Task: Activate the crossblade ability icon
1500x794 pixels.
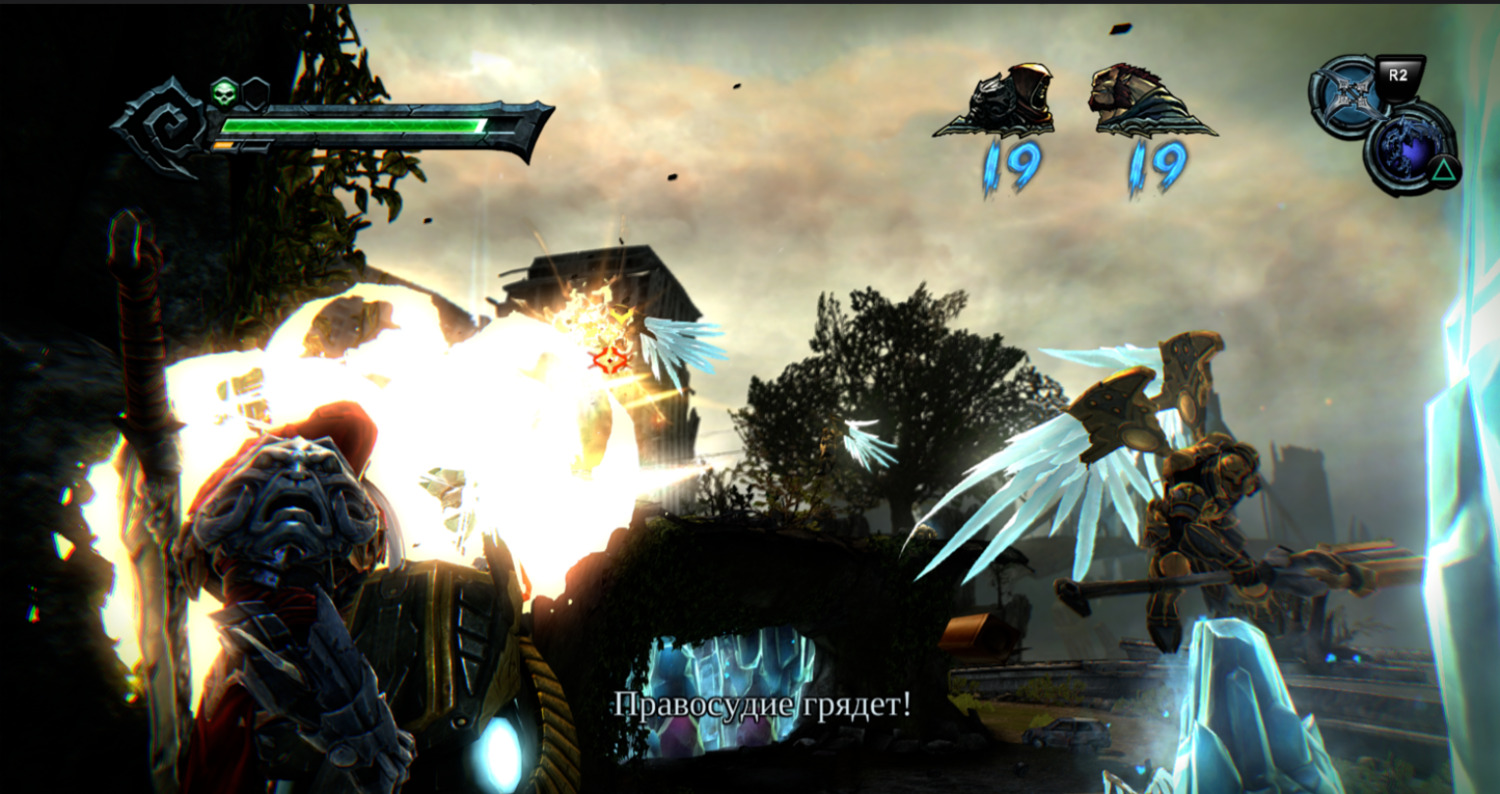Action: (x=1346, y=96)
